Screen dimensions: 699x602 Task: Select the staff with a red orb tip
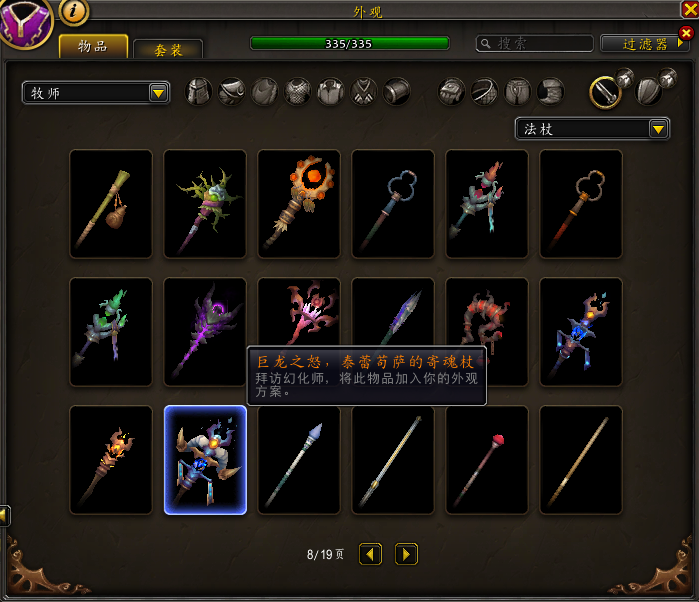click(x=487, y=460)
